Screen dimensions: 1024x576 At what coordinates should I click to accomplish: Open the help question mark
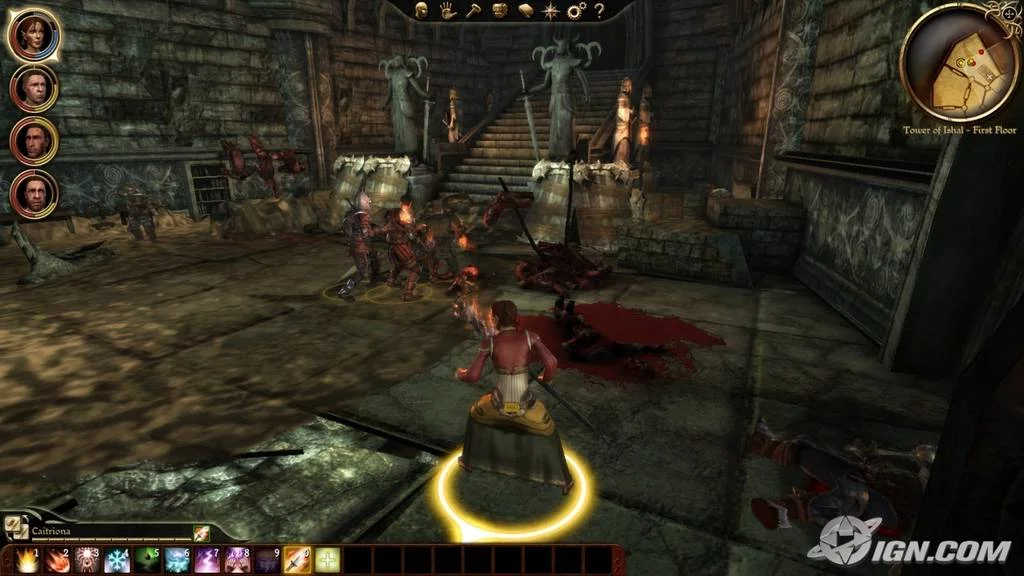click(x=599, y=11)
